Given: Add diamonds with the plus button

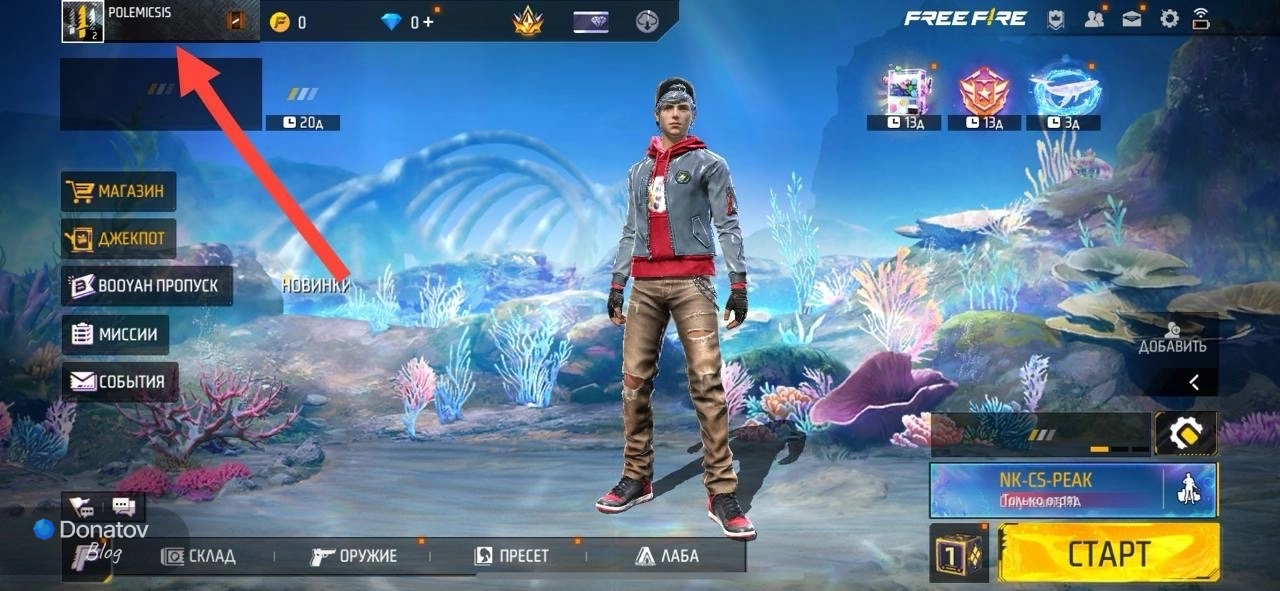Looking at the screenshot, I should 429,22.
